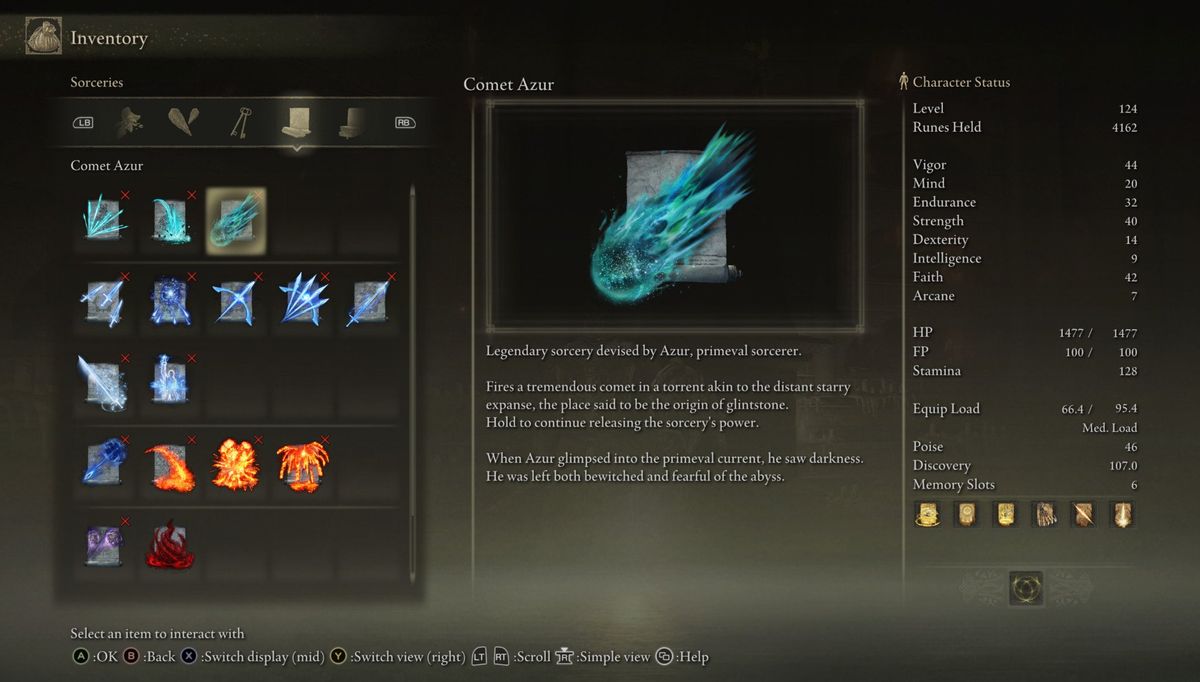The image size is (1200, 682).
Task: Select the fiery explosion sorcery
Action: [236, 464]
